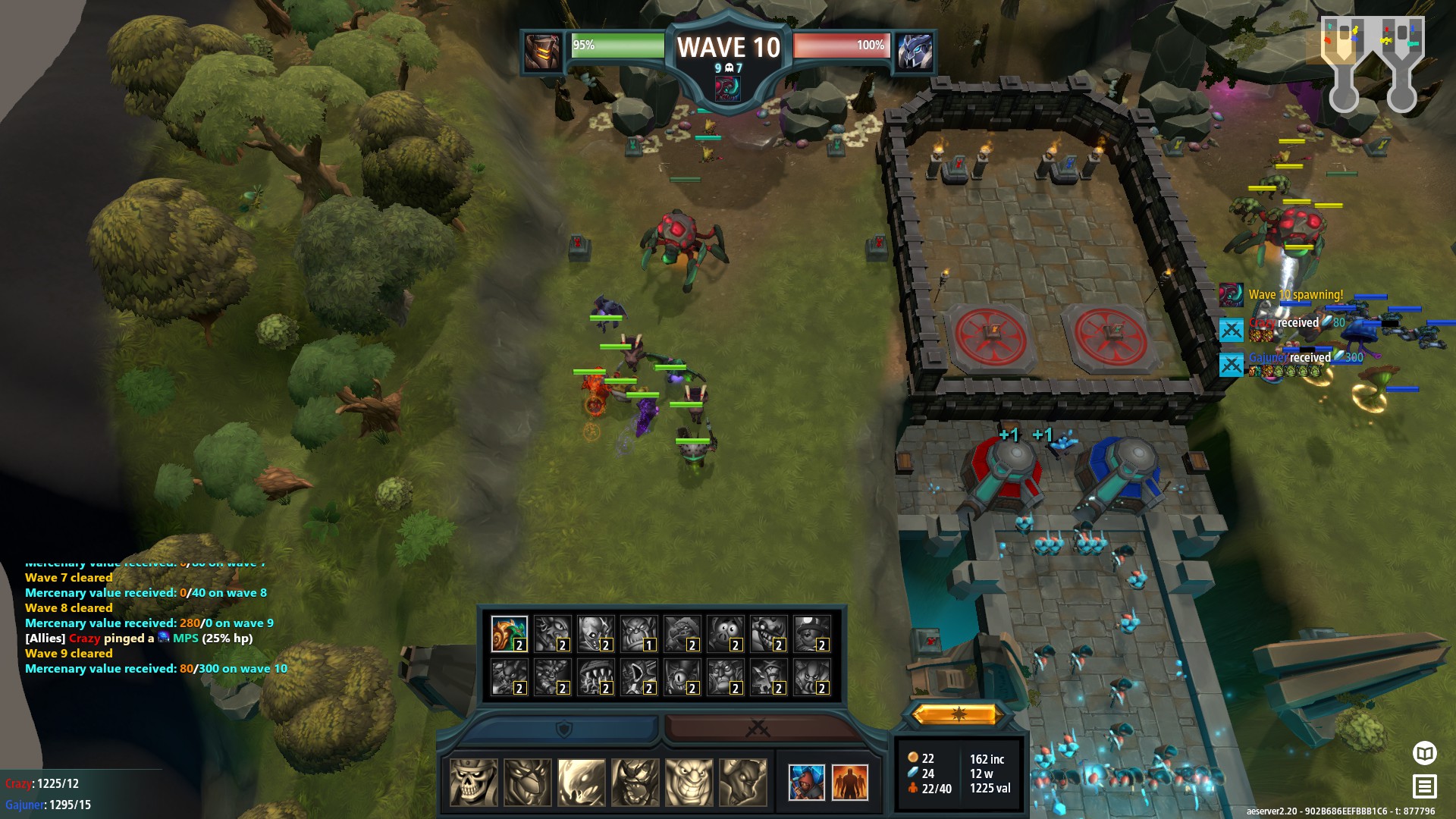Choose the grinning ogre fighter portrait
Image resolution: width=1456 pixels, height=819 pixels.
click(x=689, y=782)
